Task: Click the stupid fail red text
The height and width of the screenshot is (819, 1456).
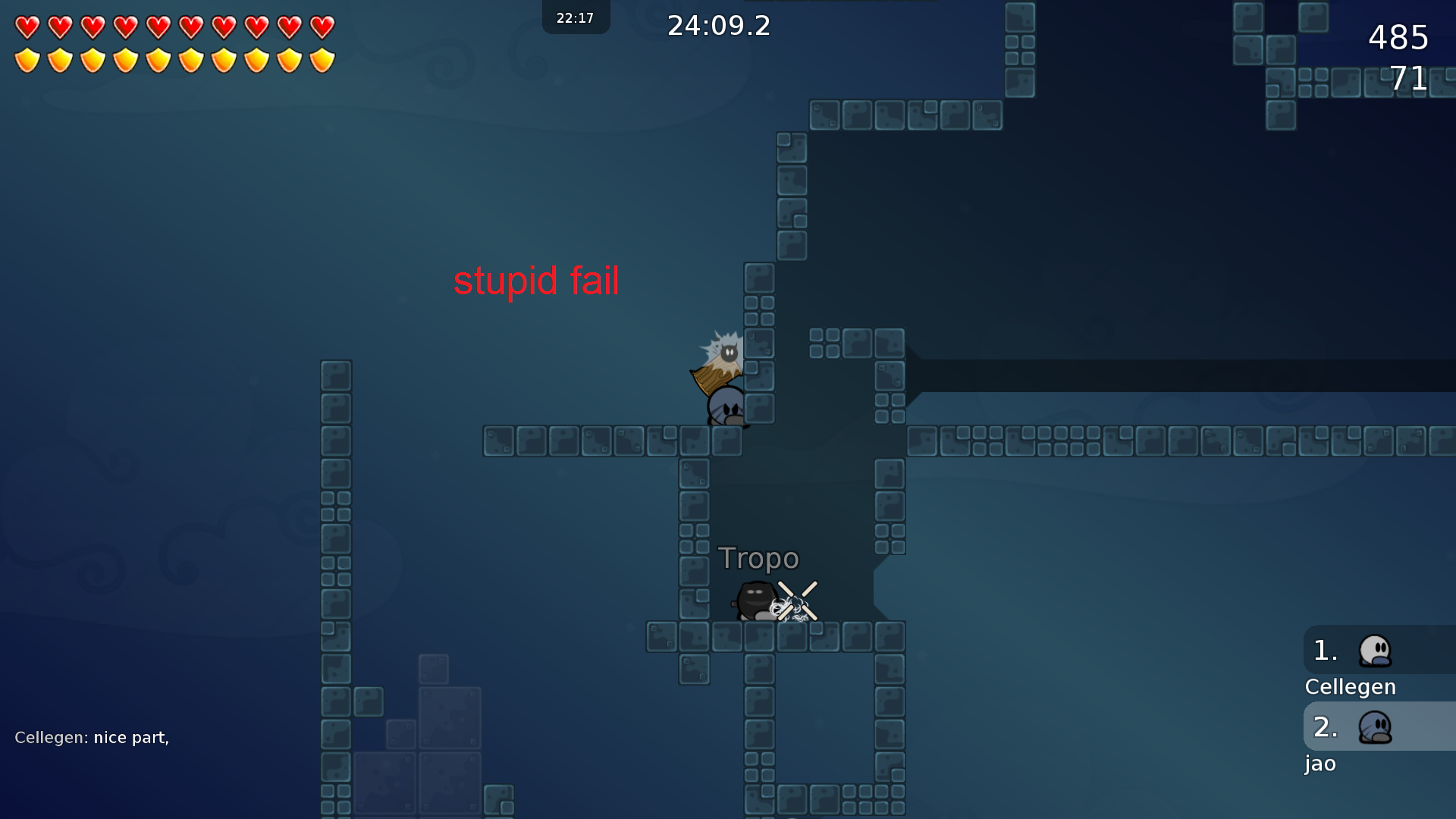Action: pos(537,281)
